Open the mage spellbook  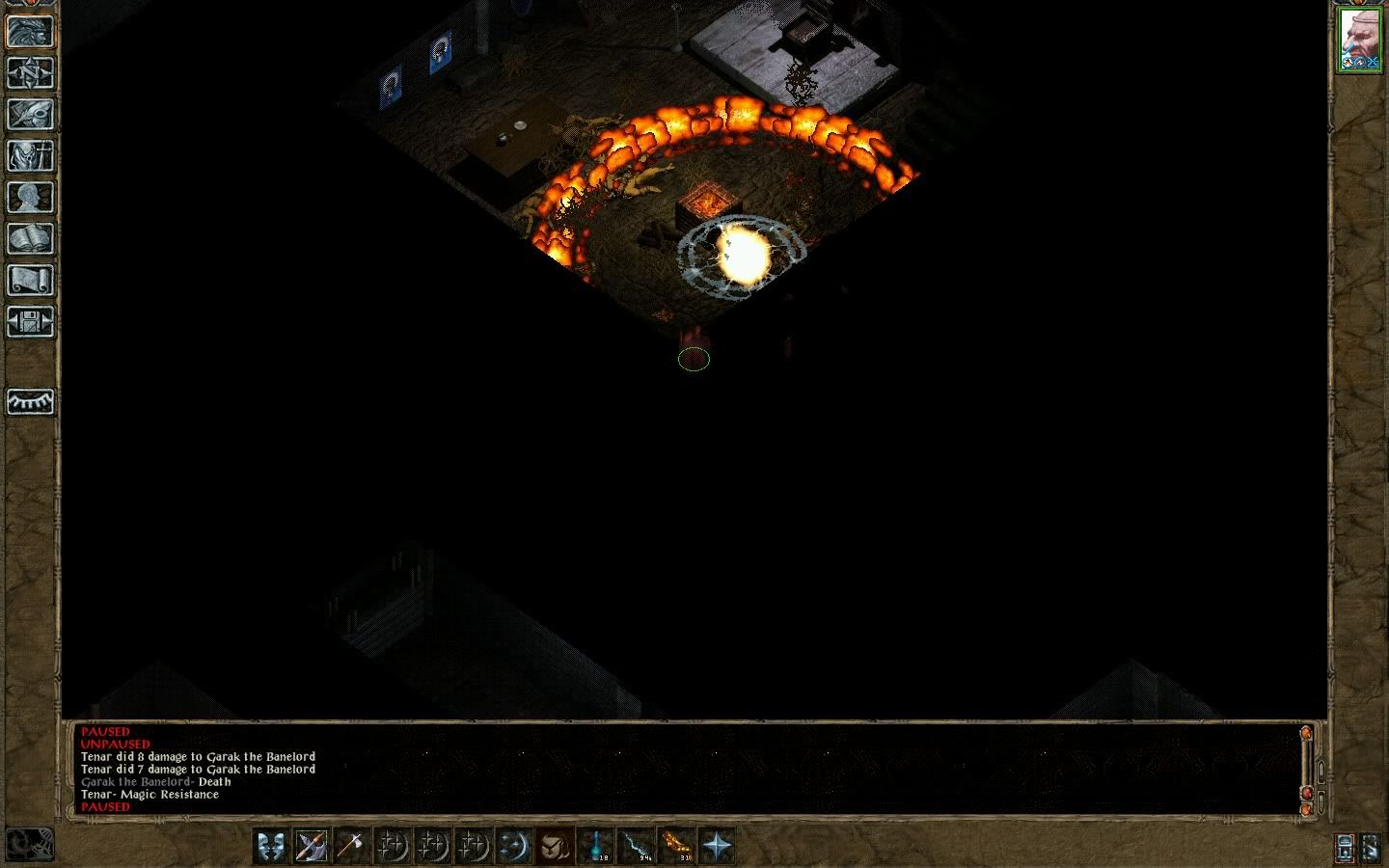click(x=30, y=239)
